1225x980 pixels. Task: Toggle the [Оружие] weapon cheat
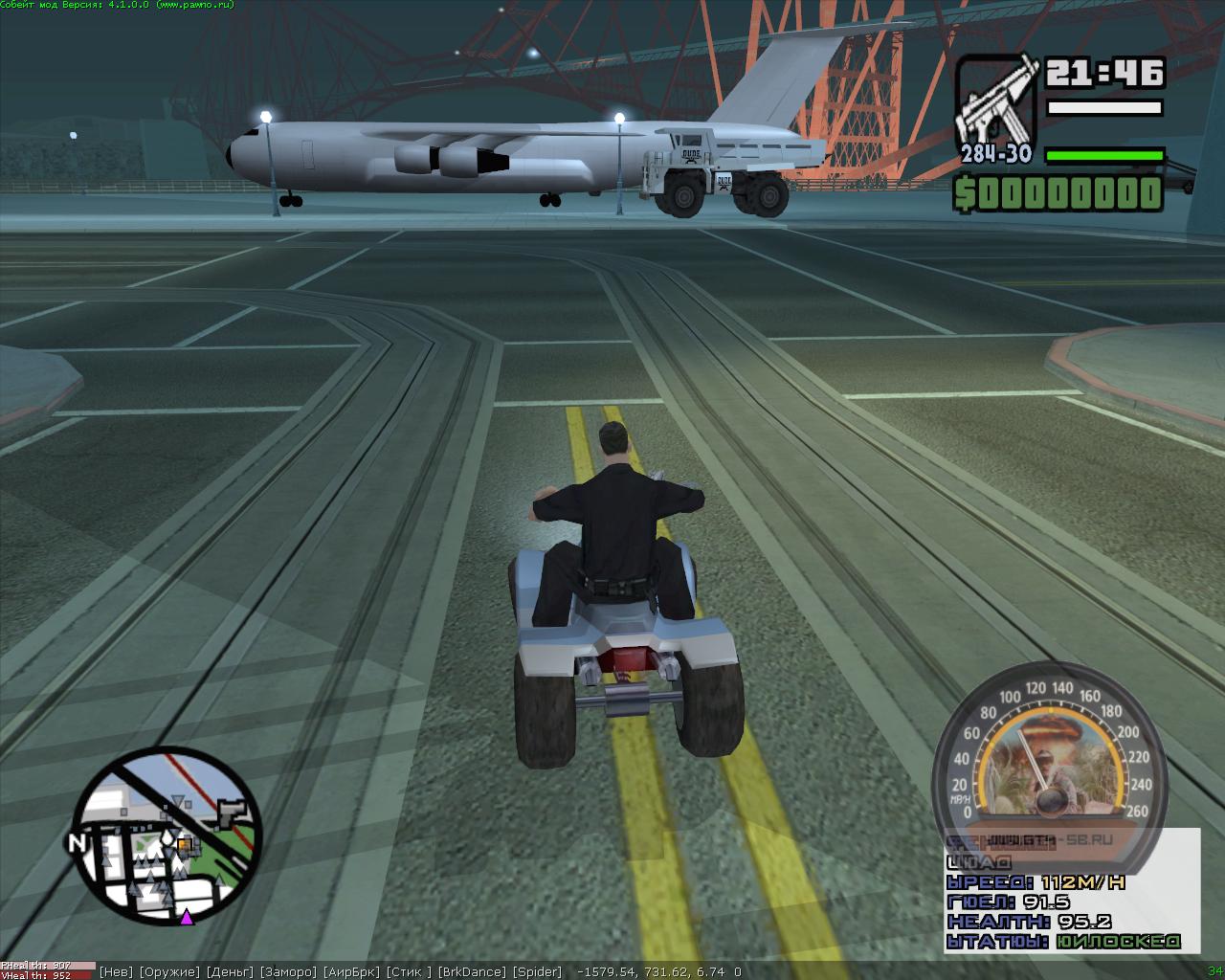pyautogui.click(x=169, y=972)
